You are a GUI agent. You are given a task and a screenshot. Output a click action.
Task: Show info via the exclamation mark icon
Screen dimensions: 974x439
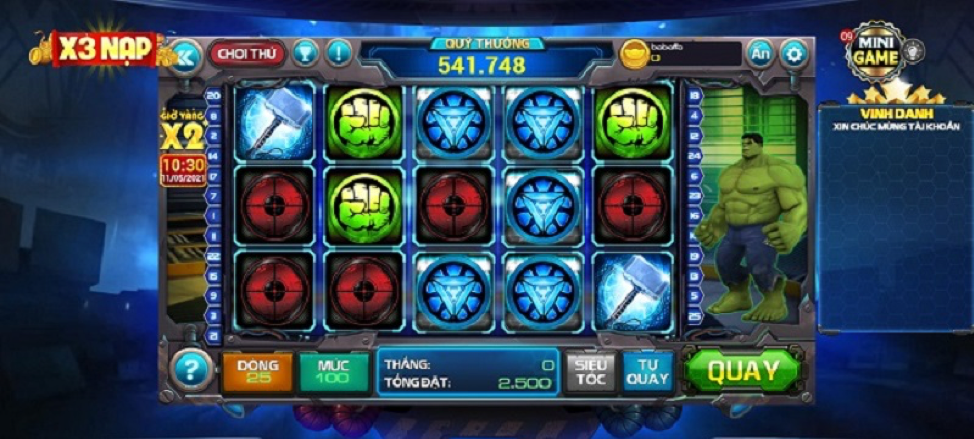(339, 52)
